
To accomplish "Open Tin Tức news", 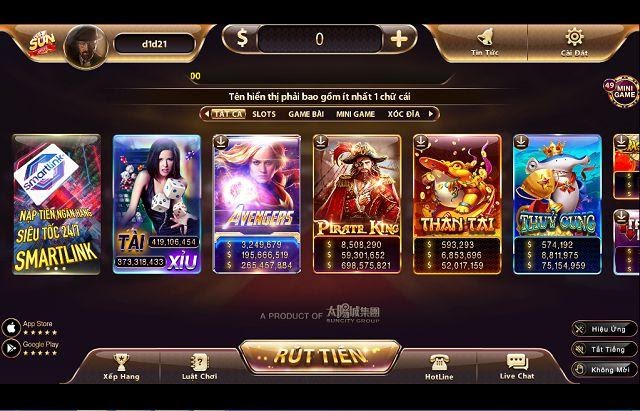I will pyautogui.click(x=485, y=40).
